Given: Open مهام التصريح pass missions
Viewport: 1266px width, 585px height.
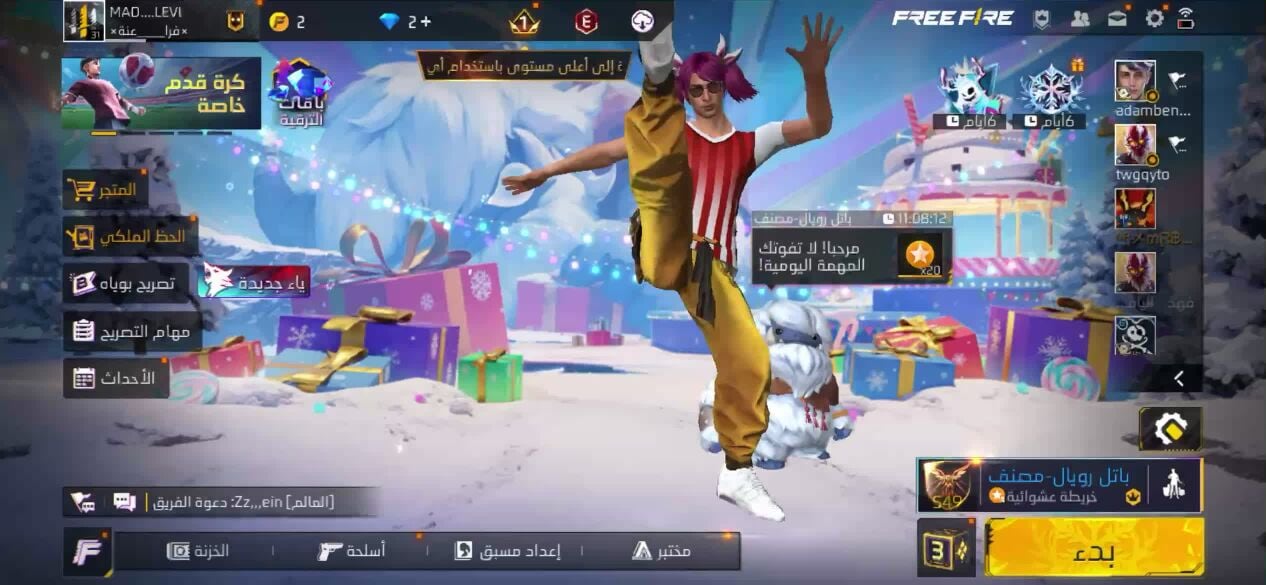Looking at the screenshot, I should pyautogui.click(x=132, y=331).
